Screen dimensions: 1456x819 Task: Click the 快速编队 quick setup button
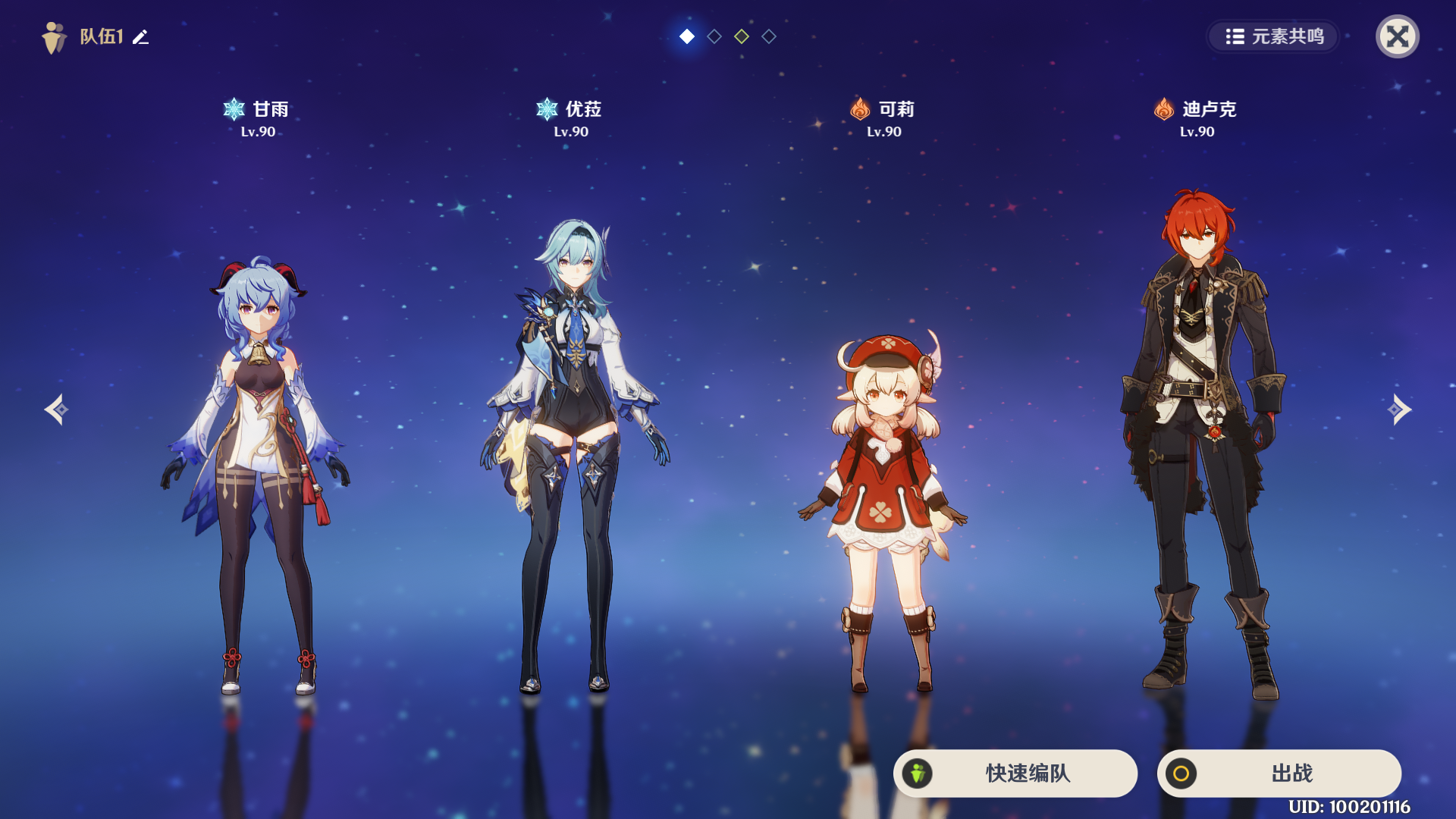point(1015,773)
